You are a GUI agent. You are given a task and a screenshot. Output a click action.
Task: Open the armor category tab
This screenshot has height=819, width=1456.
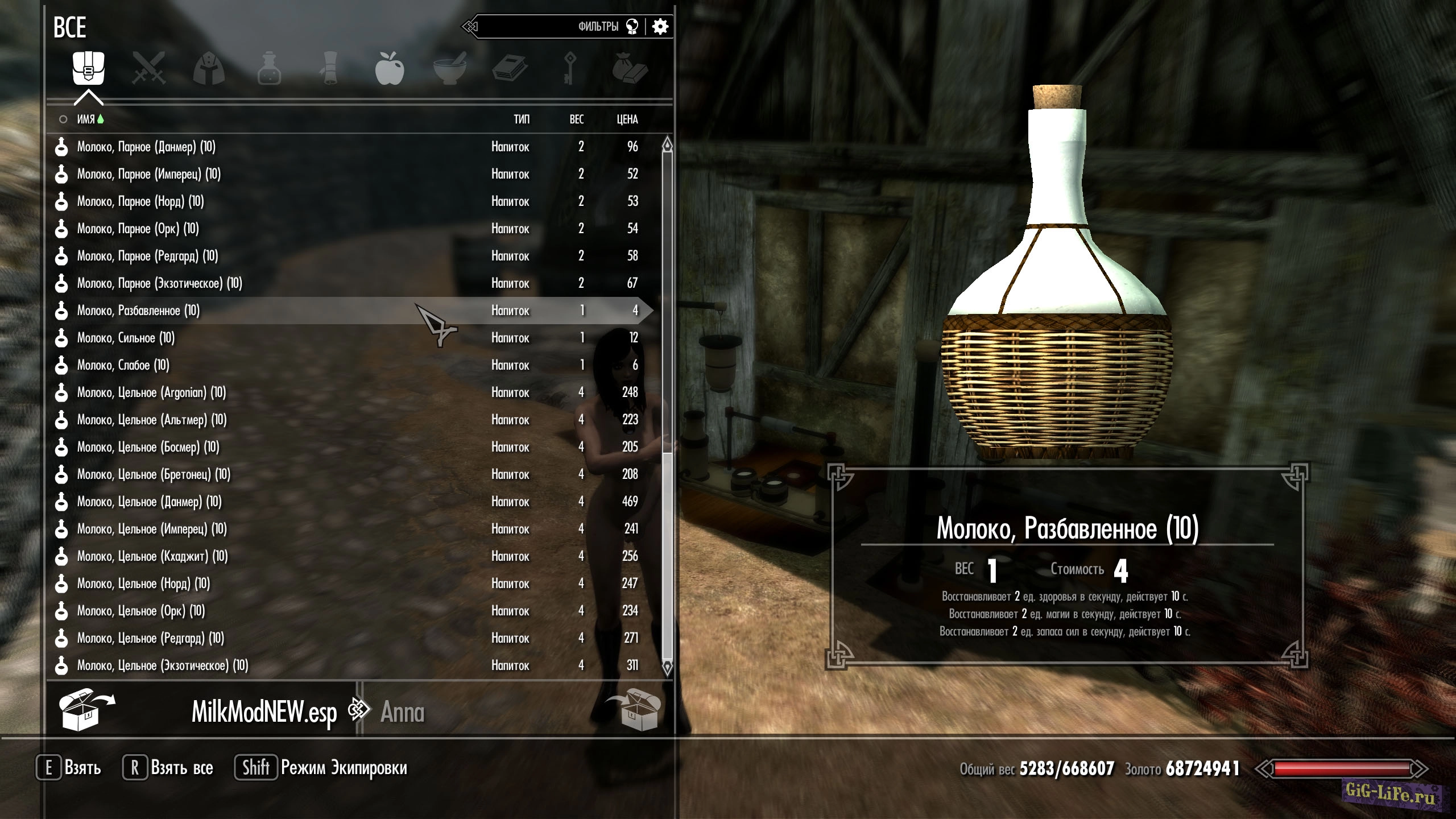click(x=209, y=69)
